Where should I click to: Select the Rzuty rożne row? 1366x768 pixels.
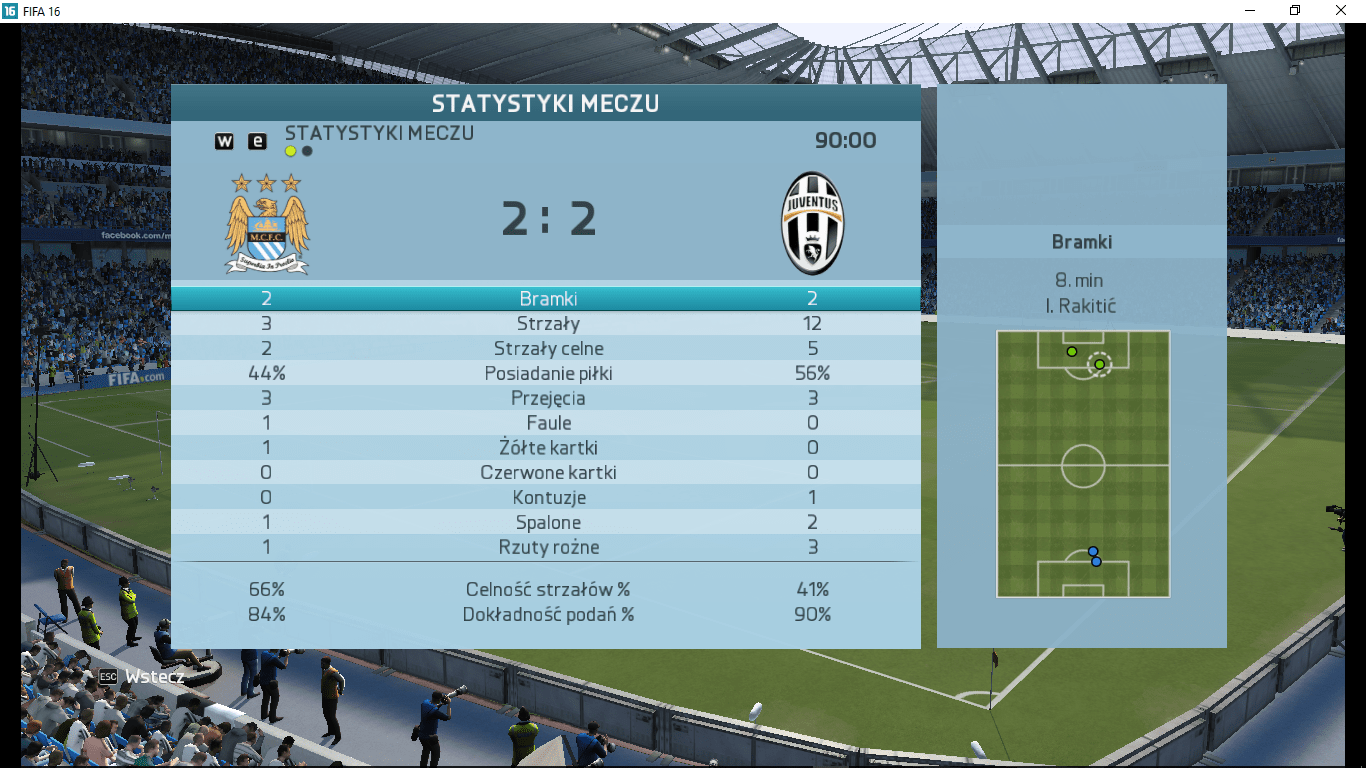pos(547,547)
